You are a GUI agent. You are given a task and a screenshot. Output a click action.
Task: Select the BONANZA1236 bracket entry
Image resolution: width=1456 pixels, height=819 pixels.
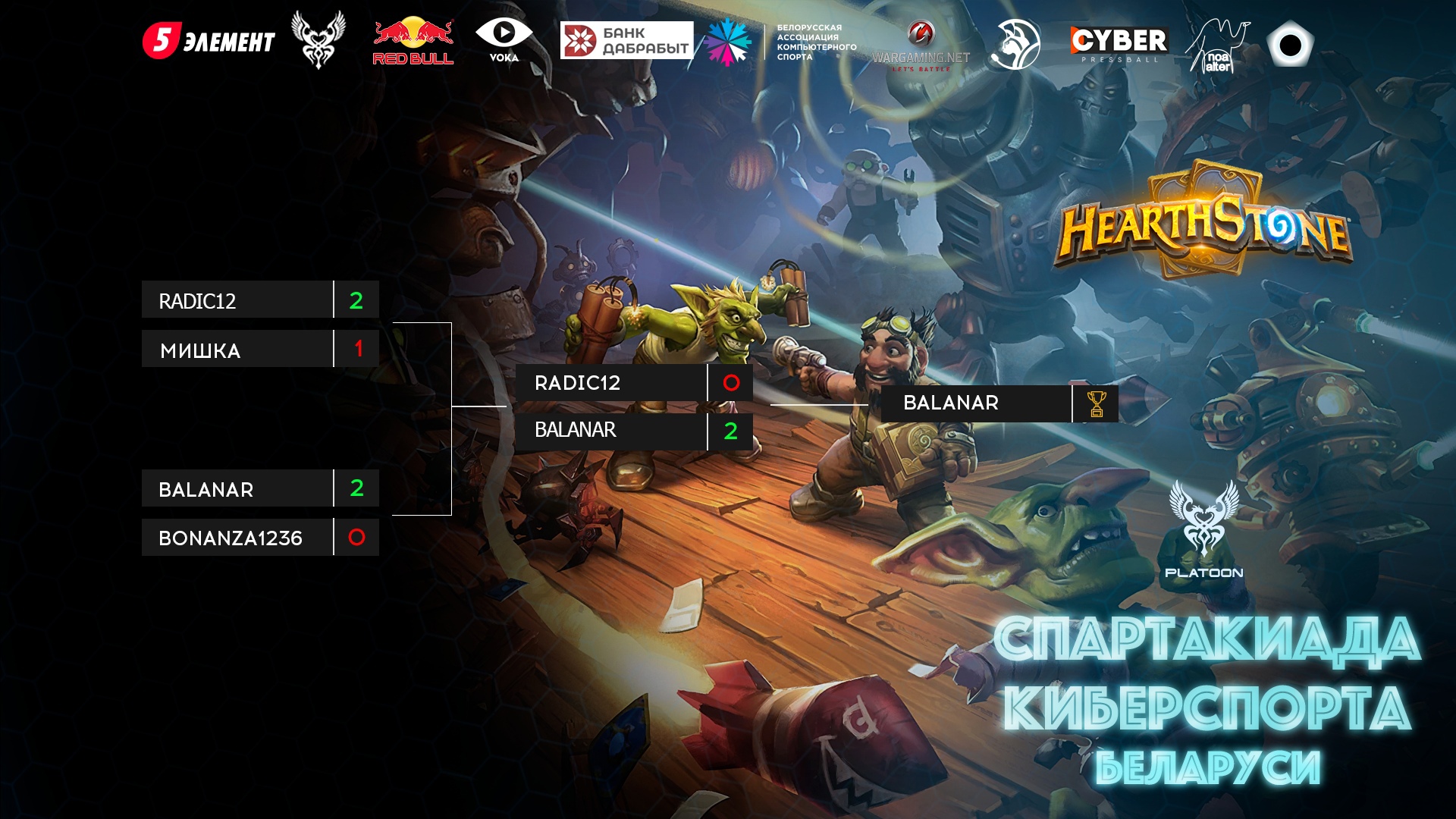point(237,538)
